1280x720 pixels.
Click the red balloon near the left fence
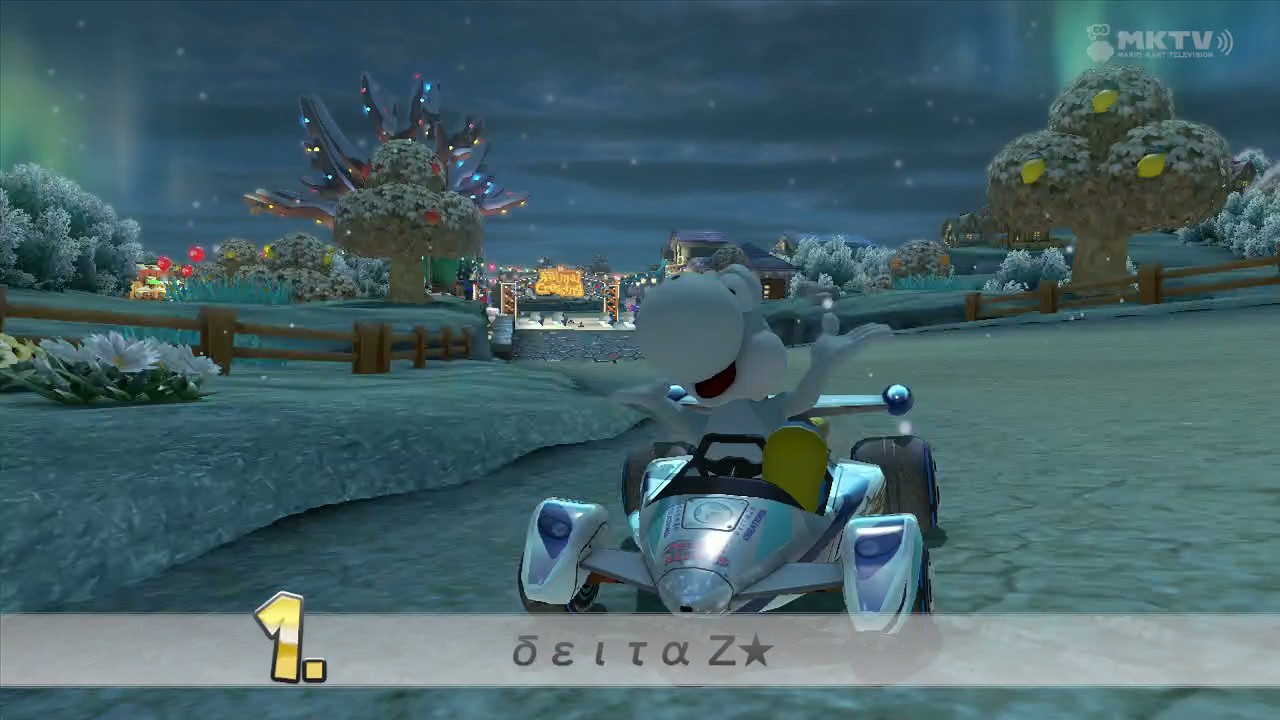(196, 255)
